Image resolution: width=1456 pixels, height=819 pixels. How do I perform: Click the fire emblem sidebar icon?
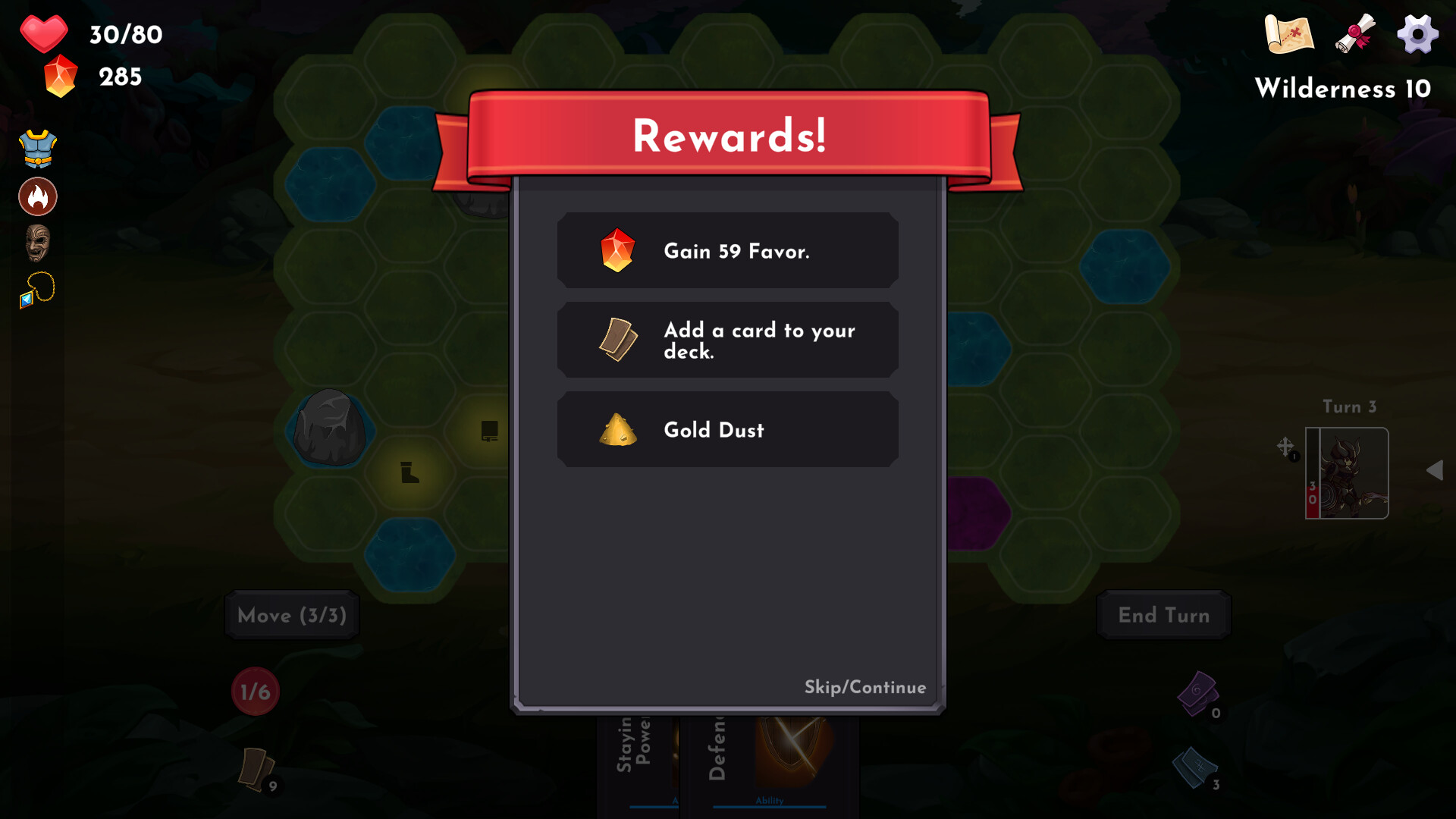click(x=38, y=196)
